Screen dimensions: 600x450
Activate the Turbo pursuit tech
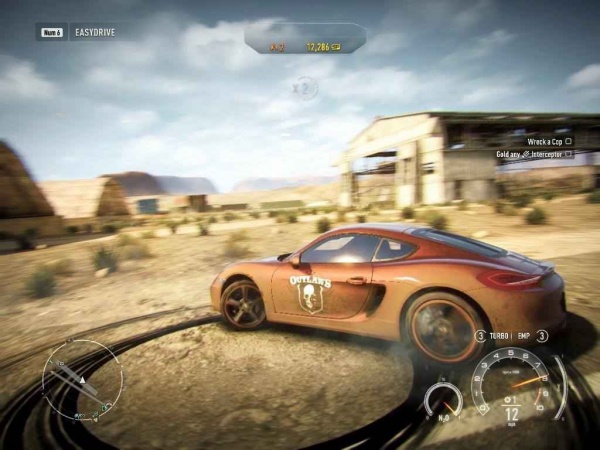pos(499,336)
